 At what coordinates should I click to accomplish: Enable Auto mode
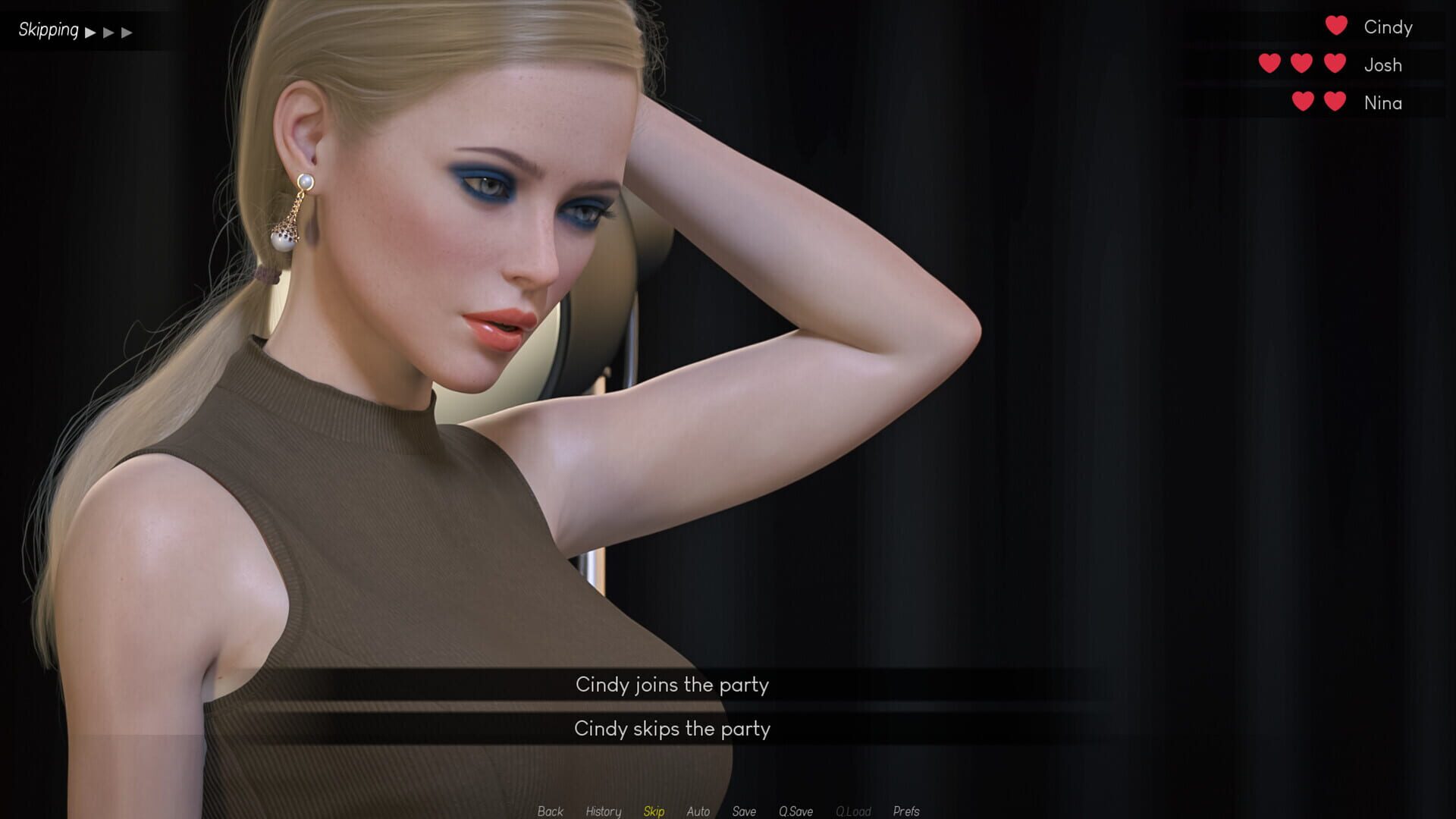pyautogui.click(x=697, y=811)
